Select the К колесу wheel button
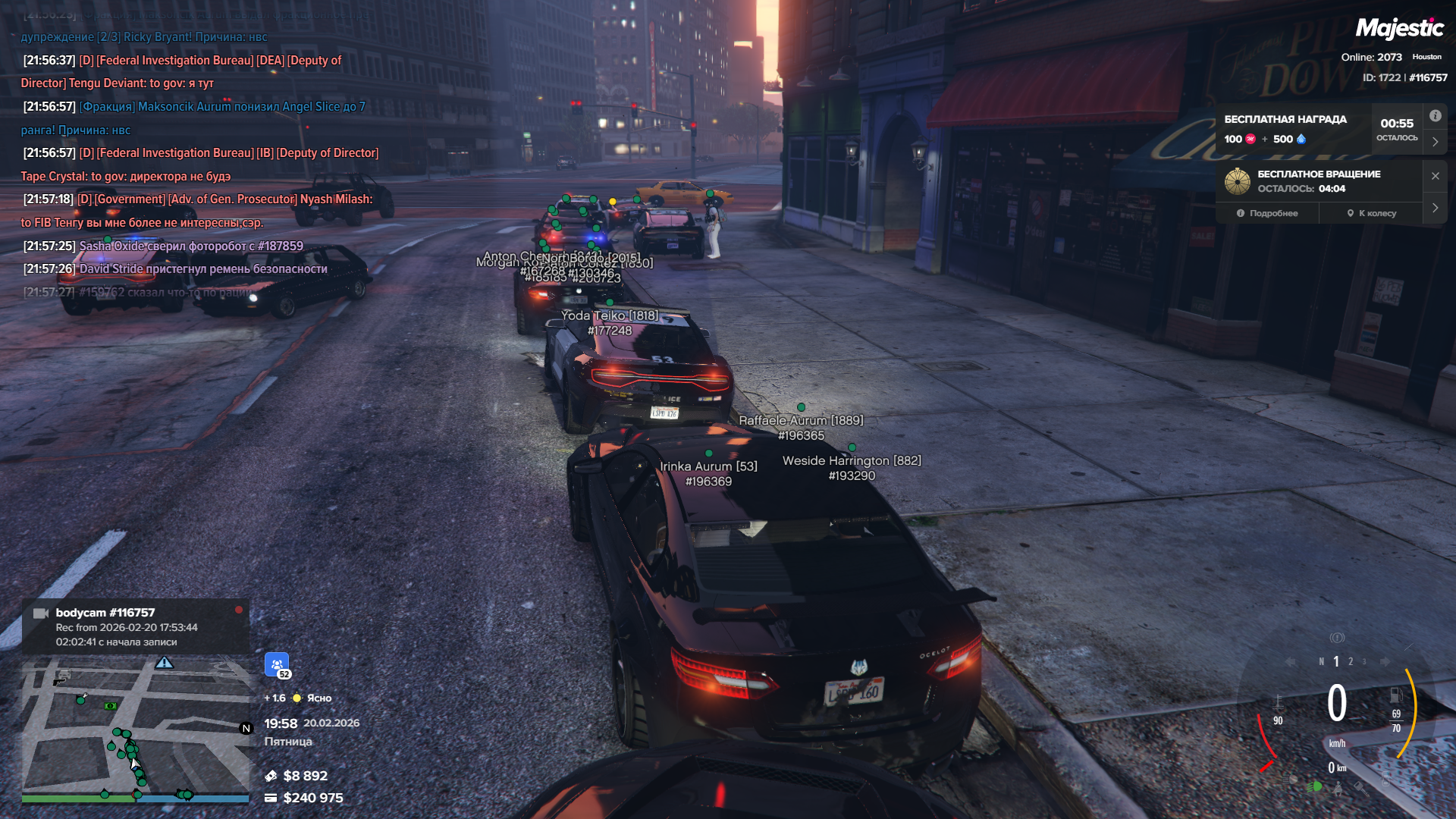The image size is (1456, 819). click(x=1371, y=213)
